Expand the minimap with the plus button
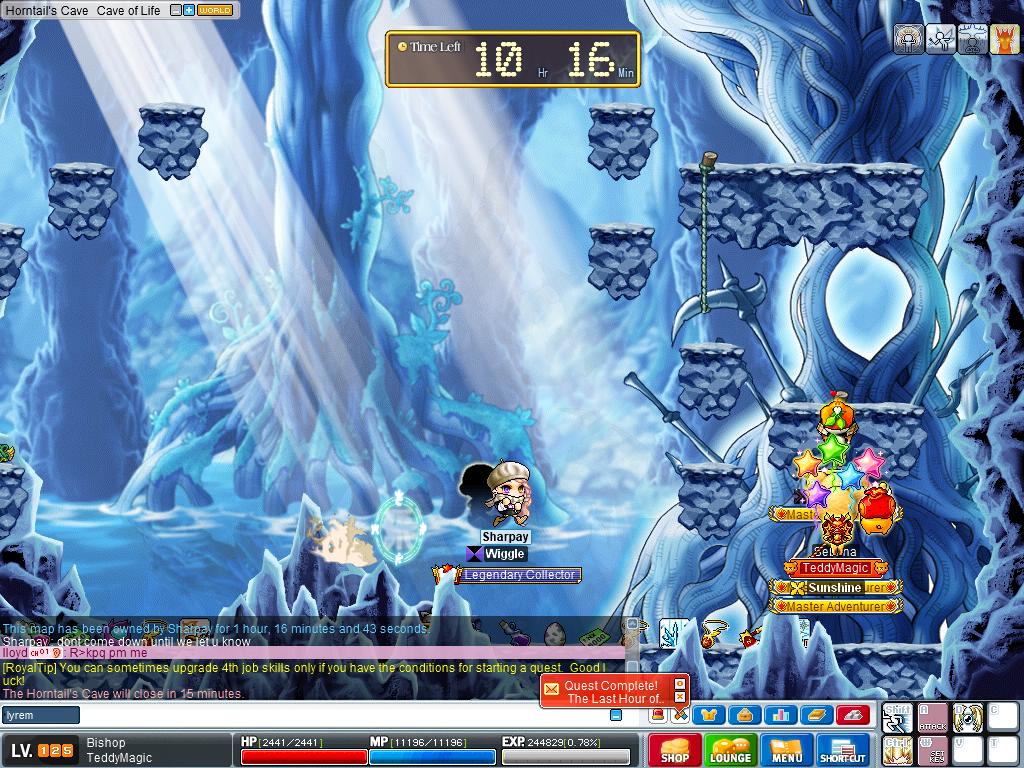This screenshot has height=768, width=1024. click(x=189, y=10)
